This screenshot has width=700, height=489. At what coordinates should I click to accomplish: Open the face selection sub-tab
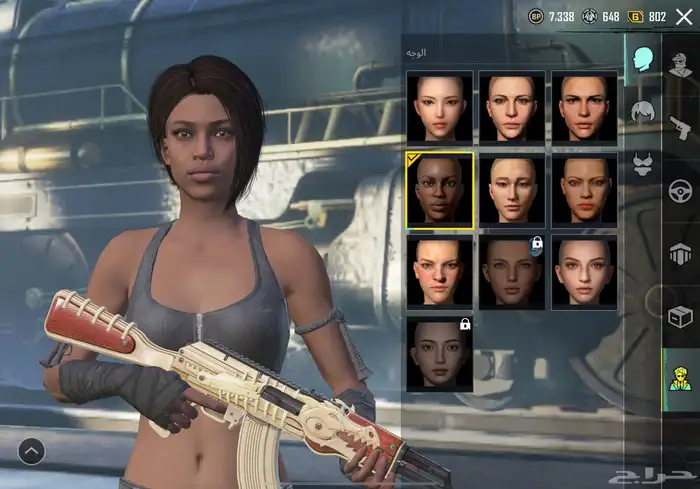(640, 58)
